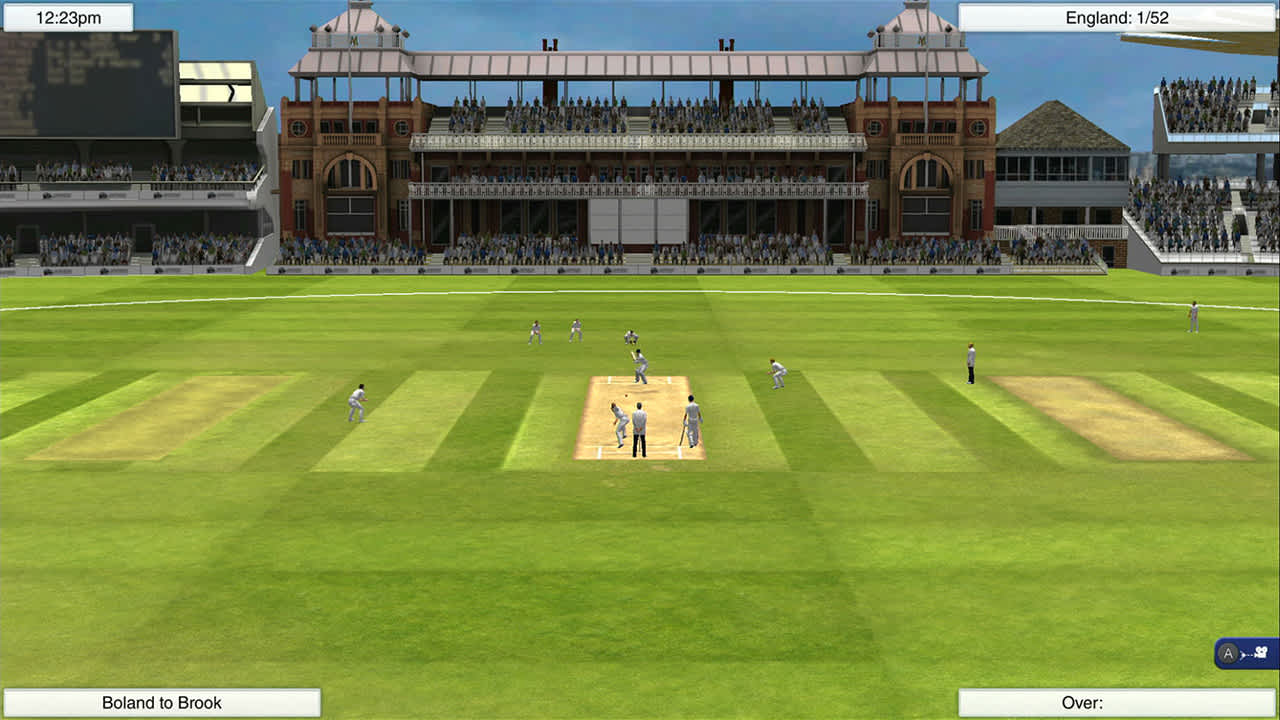Click the 12:23pm match clock panel
Viewport: 1280px width, 720px height.
(x=66, y=17)
